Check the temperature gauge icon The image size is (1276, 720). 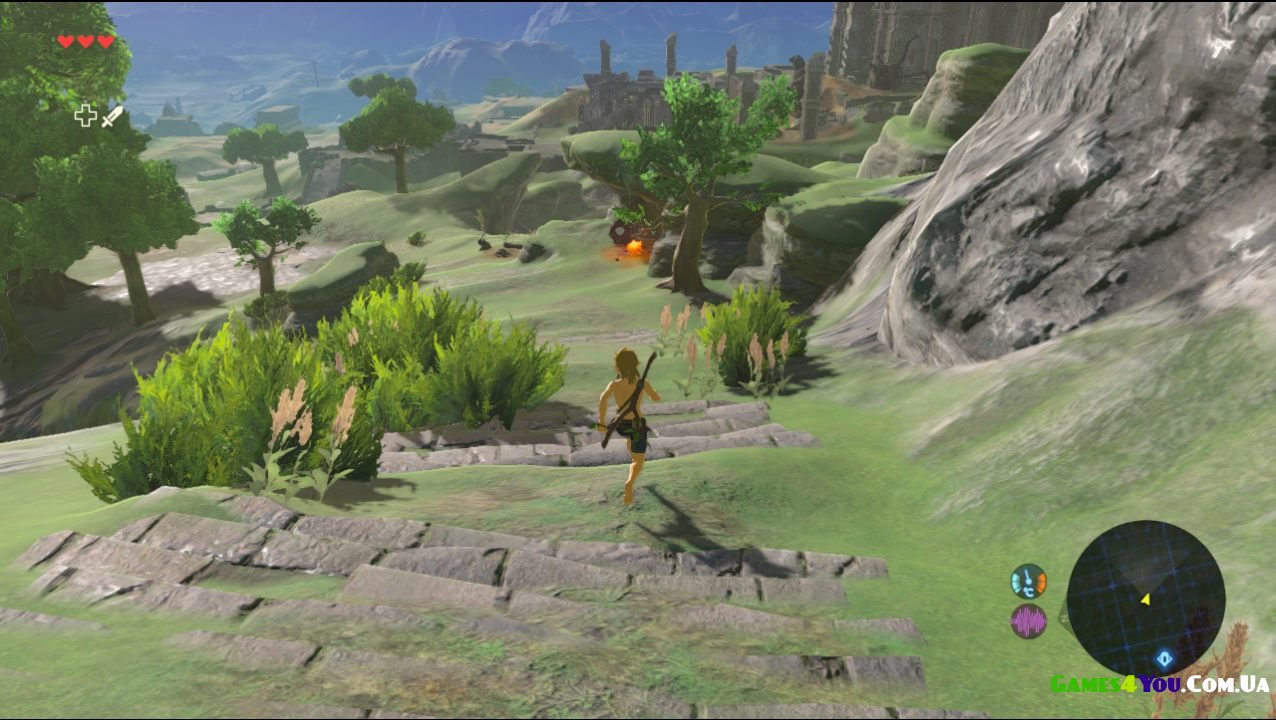[x=1028, y=581]
